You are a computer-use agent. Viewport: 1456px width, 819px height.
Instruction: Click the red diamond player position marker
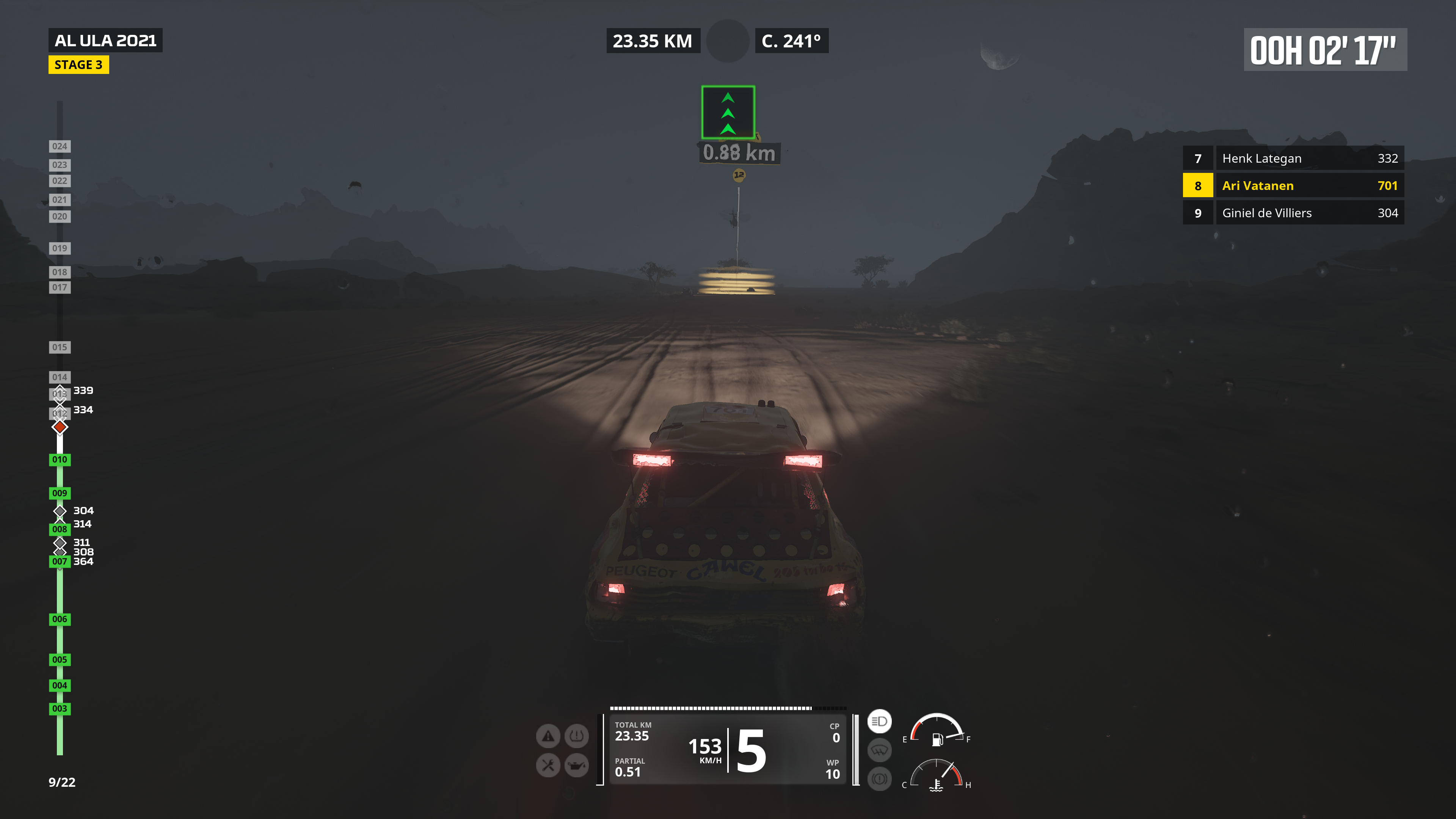click(x=60, y=427)
